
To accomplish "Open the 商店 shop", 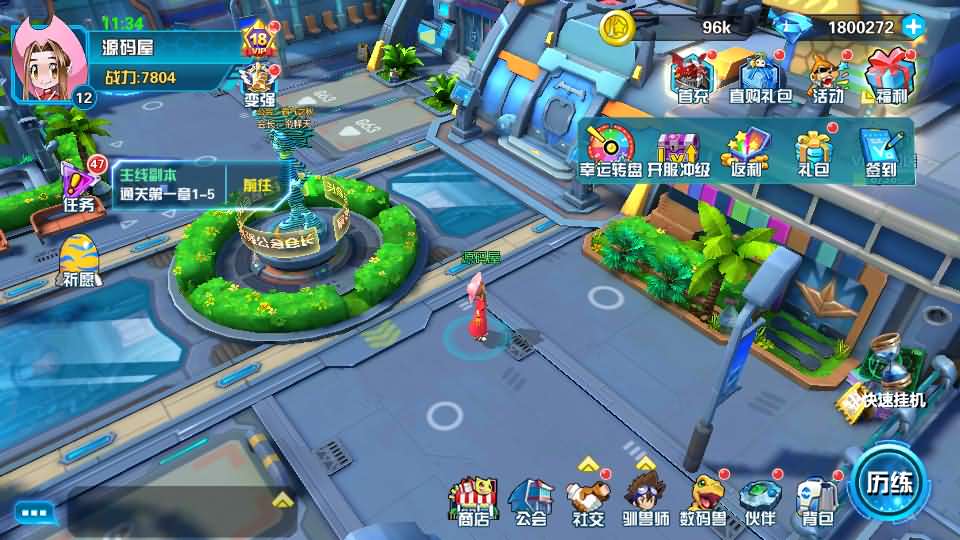I will click(472, 502).
